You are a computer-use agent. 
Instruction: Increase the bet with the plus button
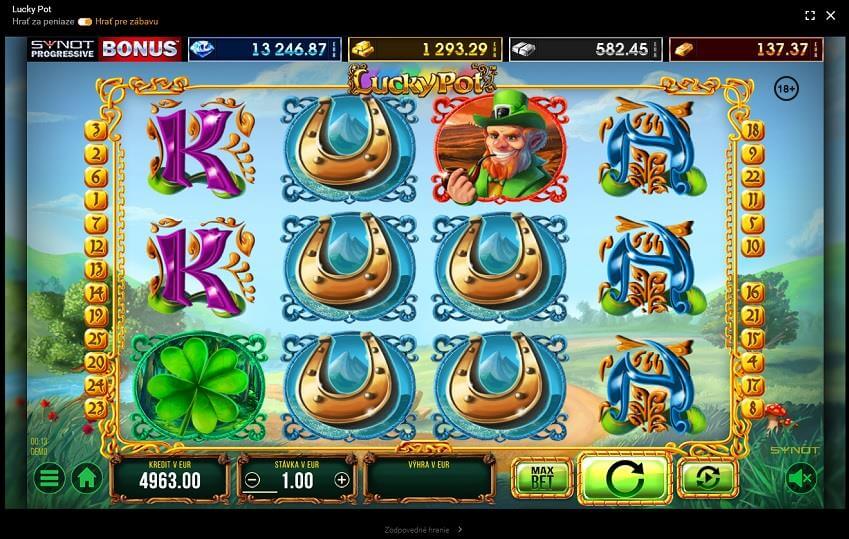(x=341, y=480)
